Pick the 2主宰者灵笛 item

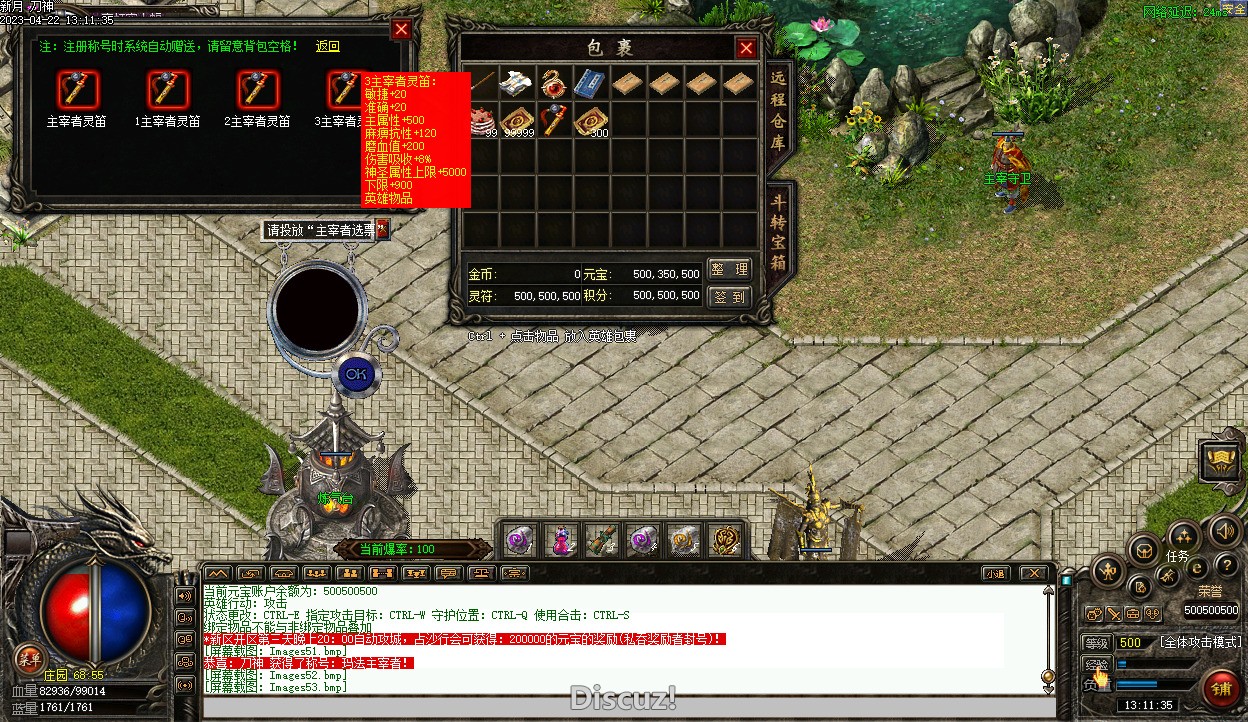tap(257, 90)
